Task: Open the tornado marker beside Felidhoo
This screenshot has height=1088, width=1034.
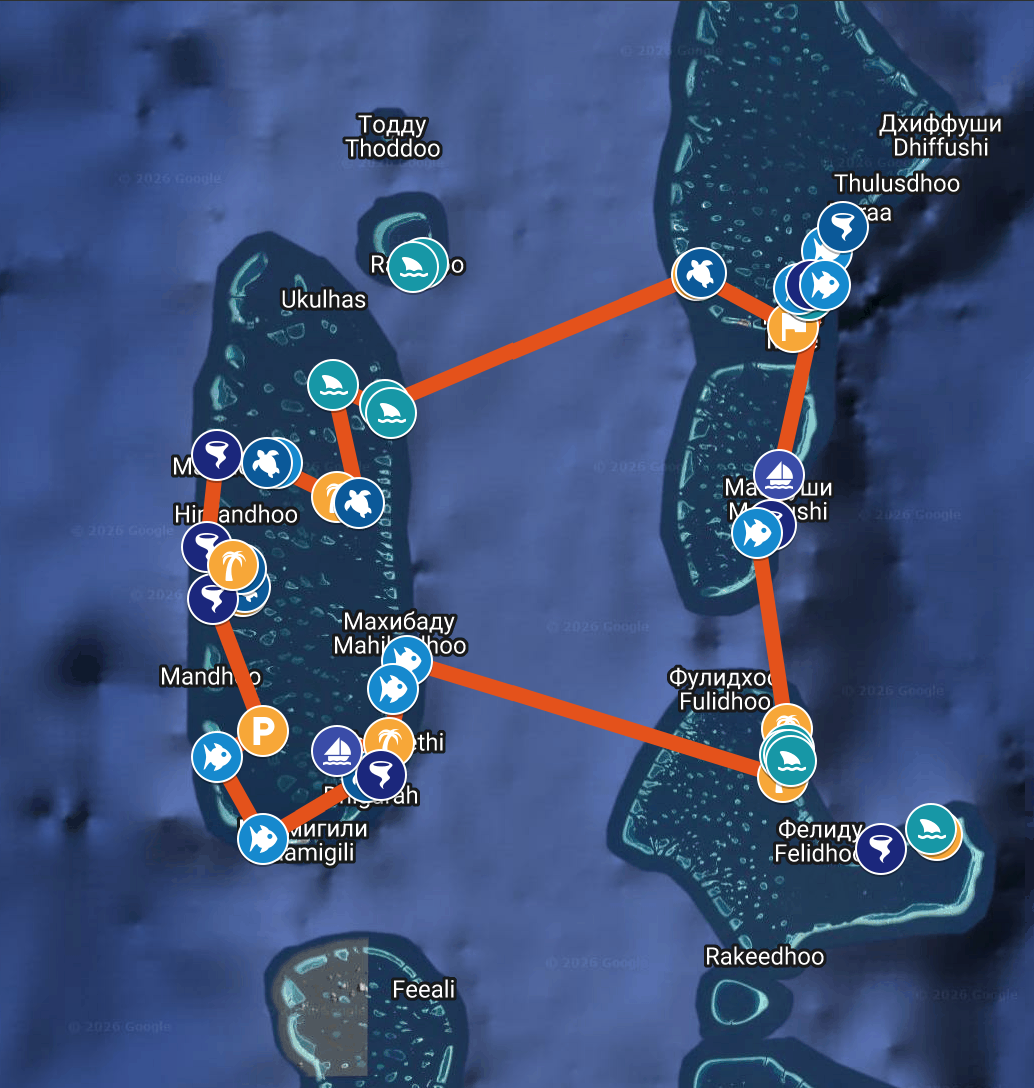Action: [881, 848]
